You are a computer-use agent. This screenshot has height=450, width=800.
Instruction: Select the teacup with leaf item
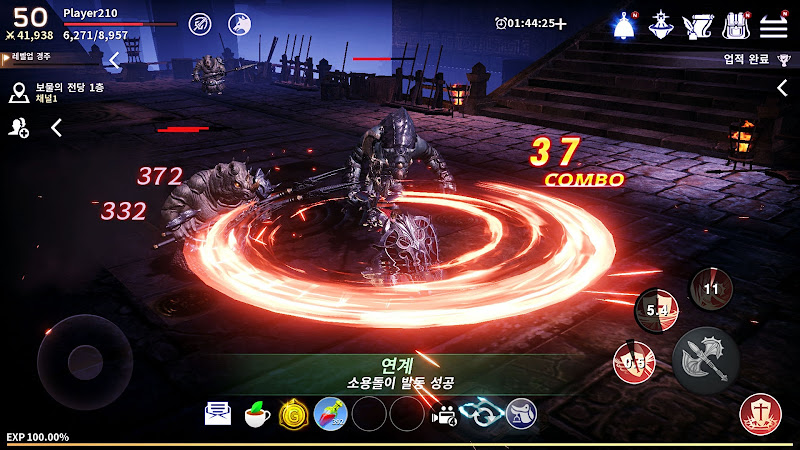click(256, 413)
